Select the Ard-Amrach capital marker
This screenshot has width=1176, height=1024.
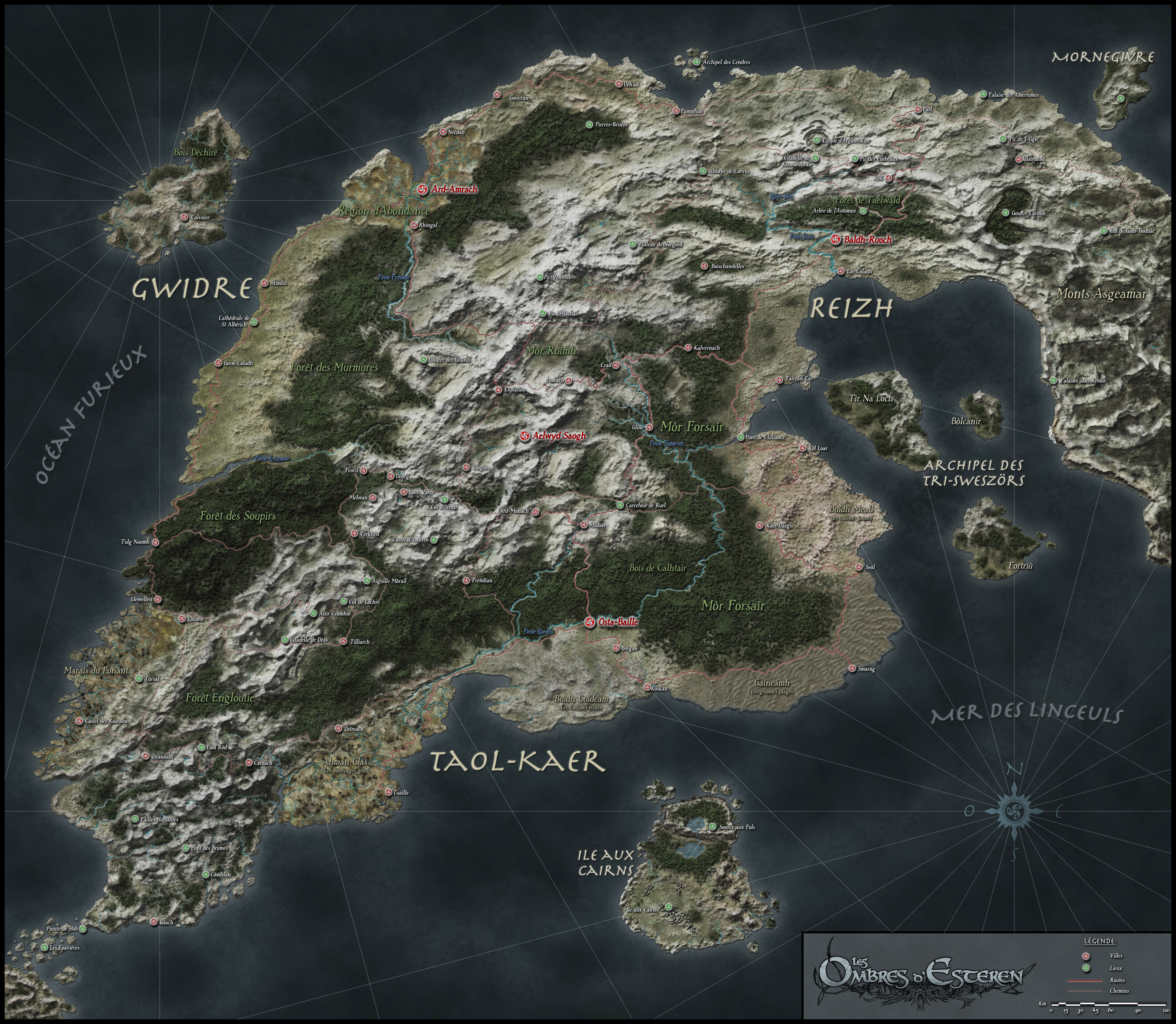(x=423, y=190)
